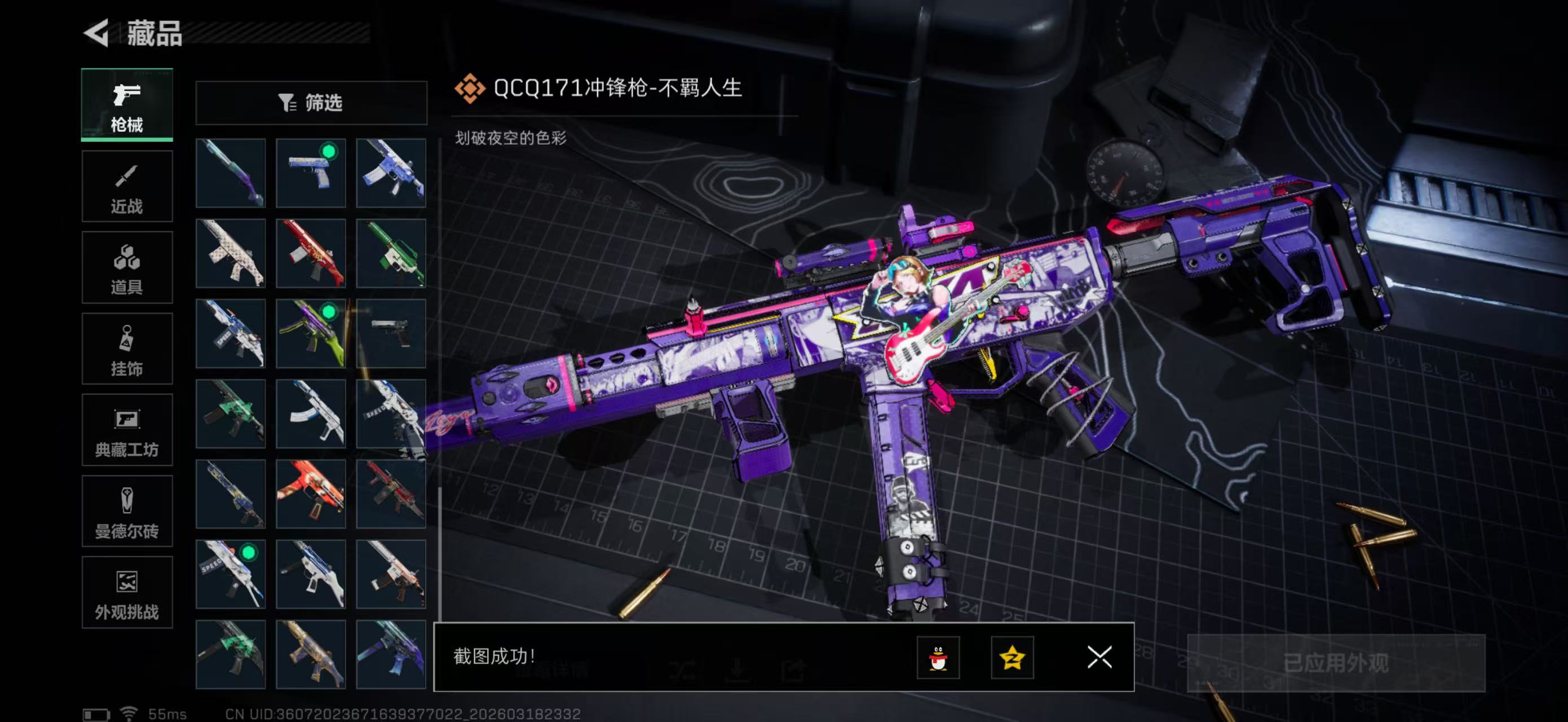Click the 已应用外观 button

(1336, 663)
